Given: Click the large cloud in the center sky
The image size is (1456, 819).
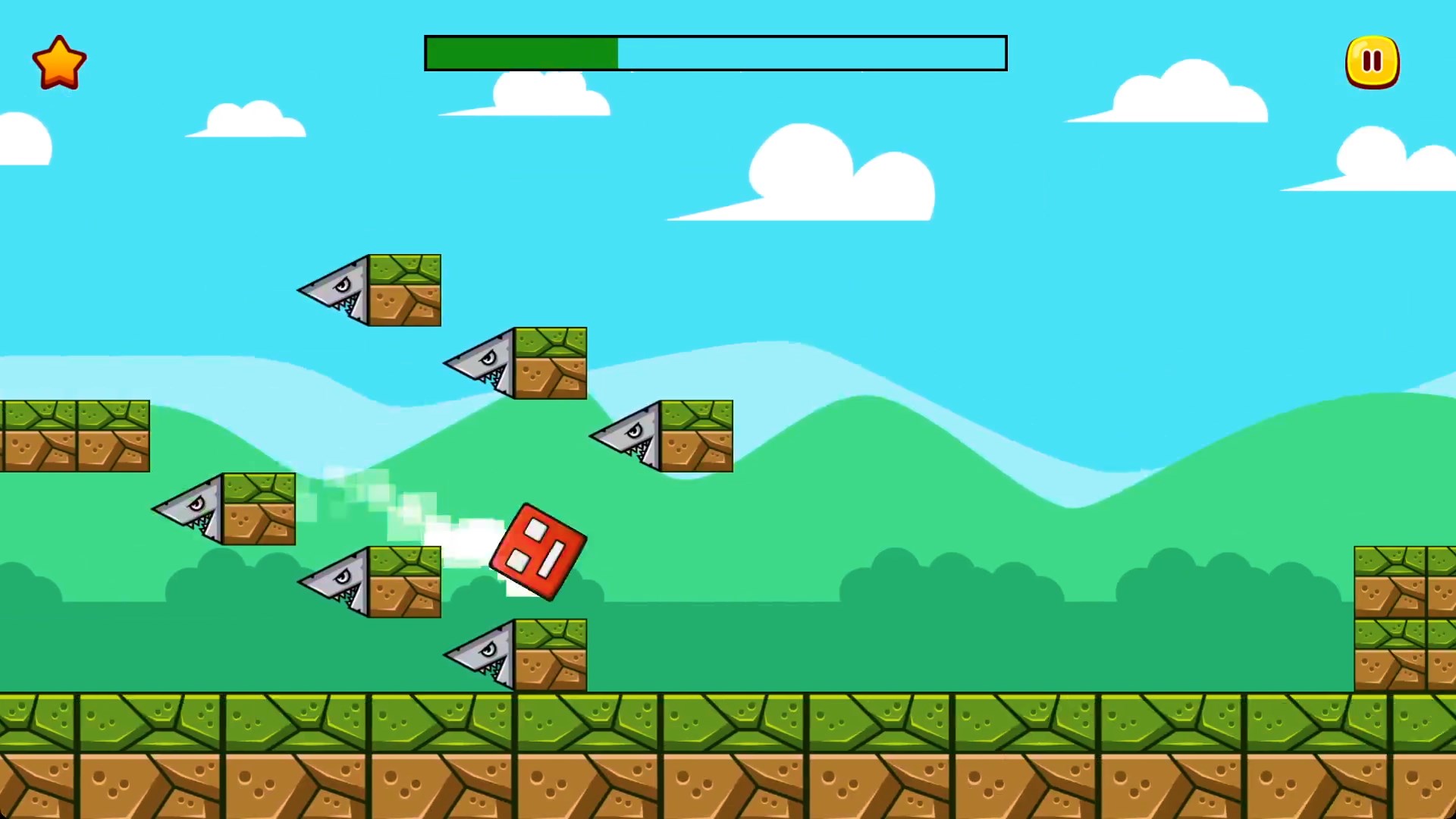Looking at the screenshot, I should [x=827, y=174].
